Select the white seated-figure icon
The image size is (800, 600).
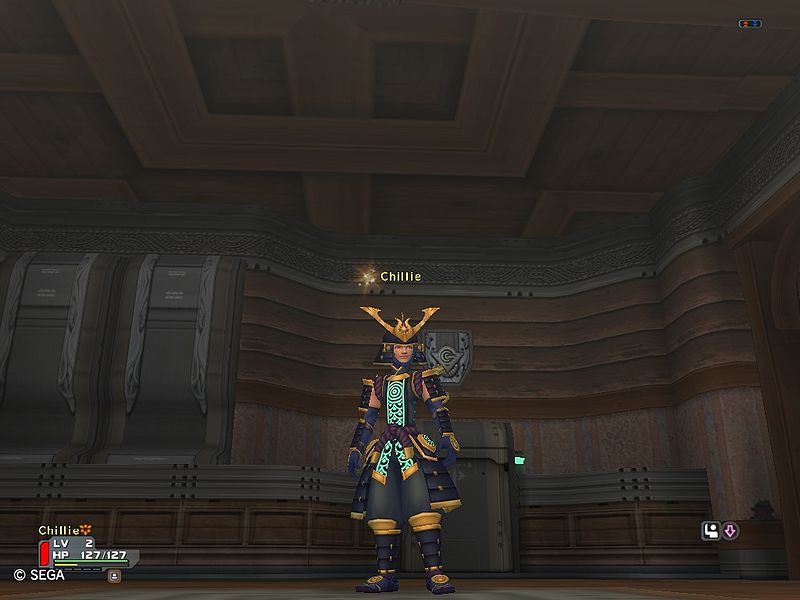click(x=712, y=531)
